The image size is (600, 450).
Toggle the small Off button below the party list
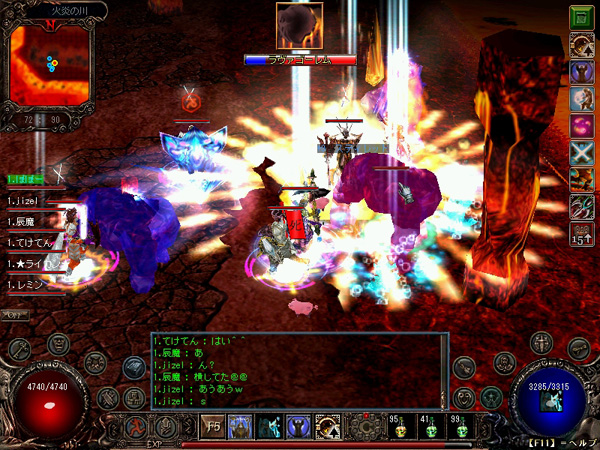click(15, 315)
